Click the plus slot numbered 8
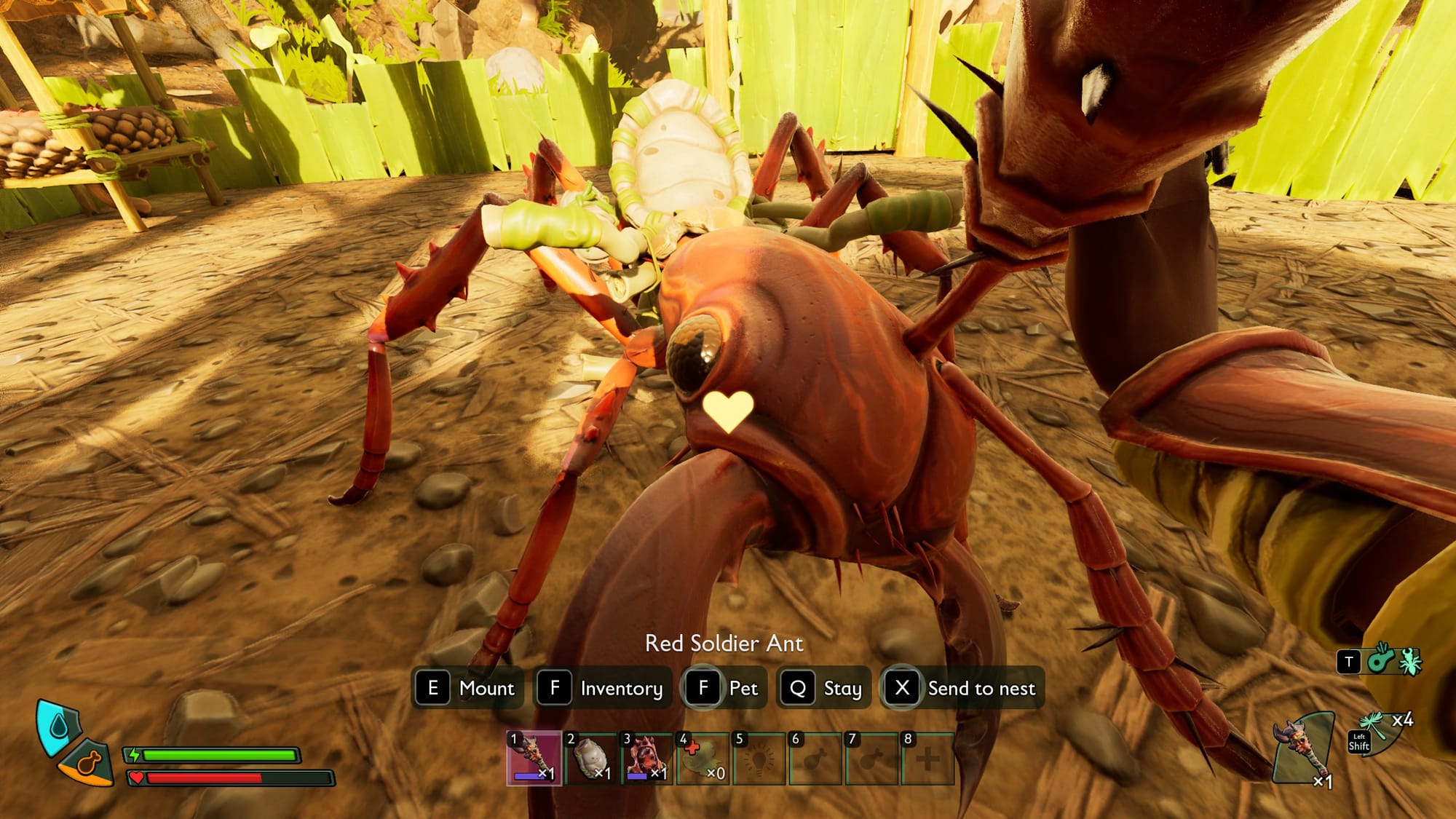The width and height of the screenshot is (1456, 819). tap(927, 759)
